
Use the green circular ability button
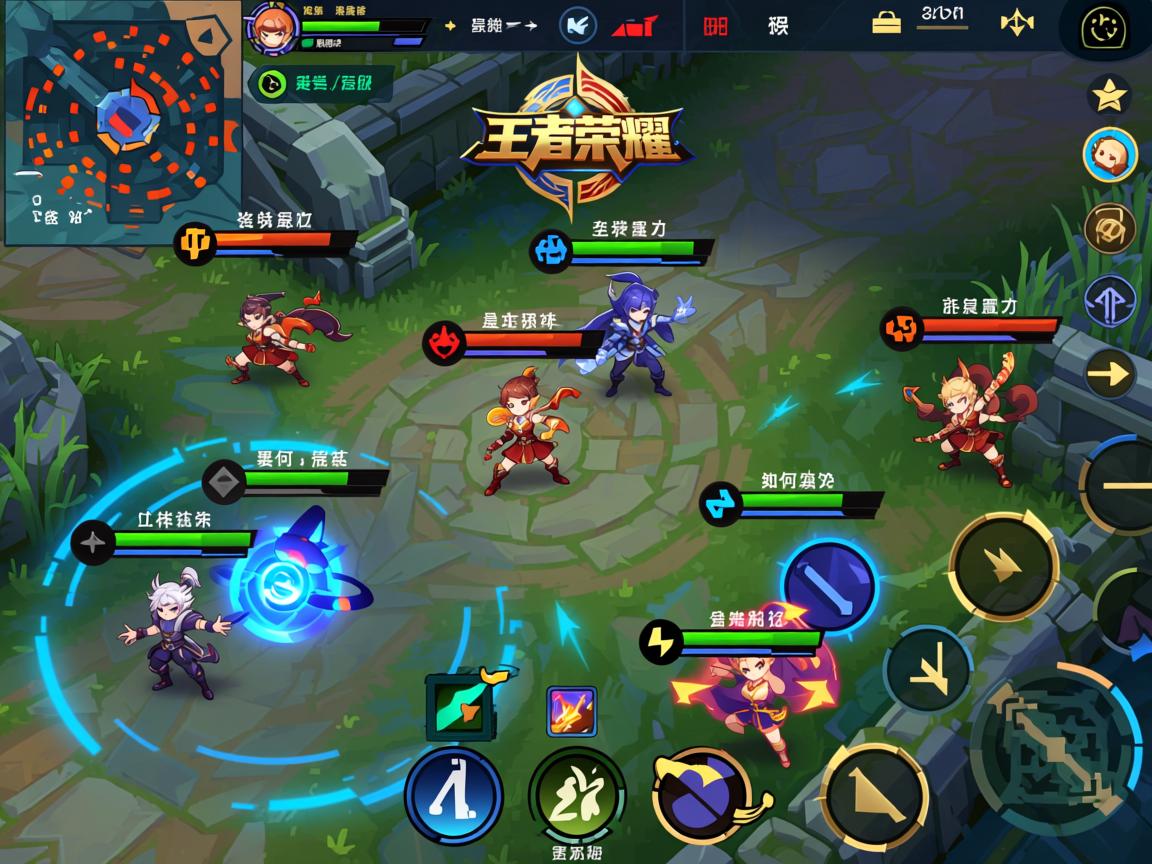click(577, 795)
